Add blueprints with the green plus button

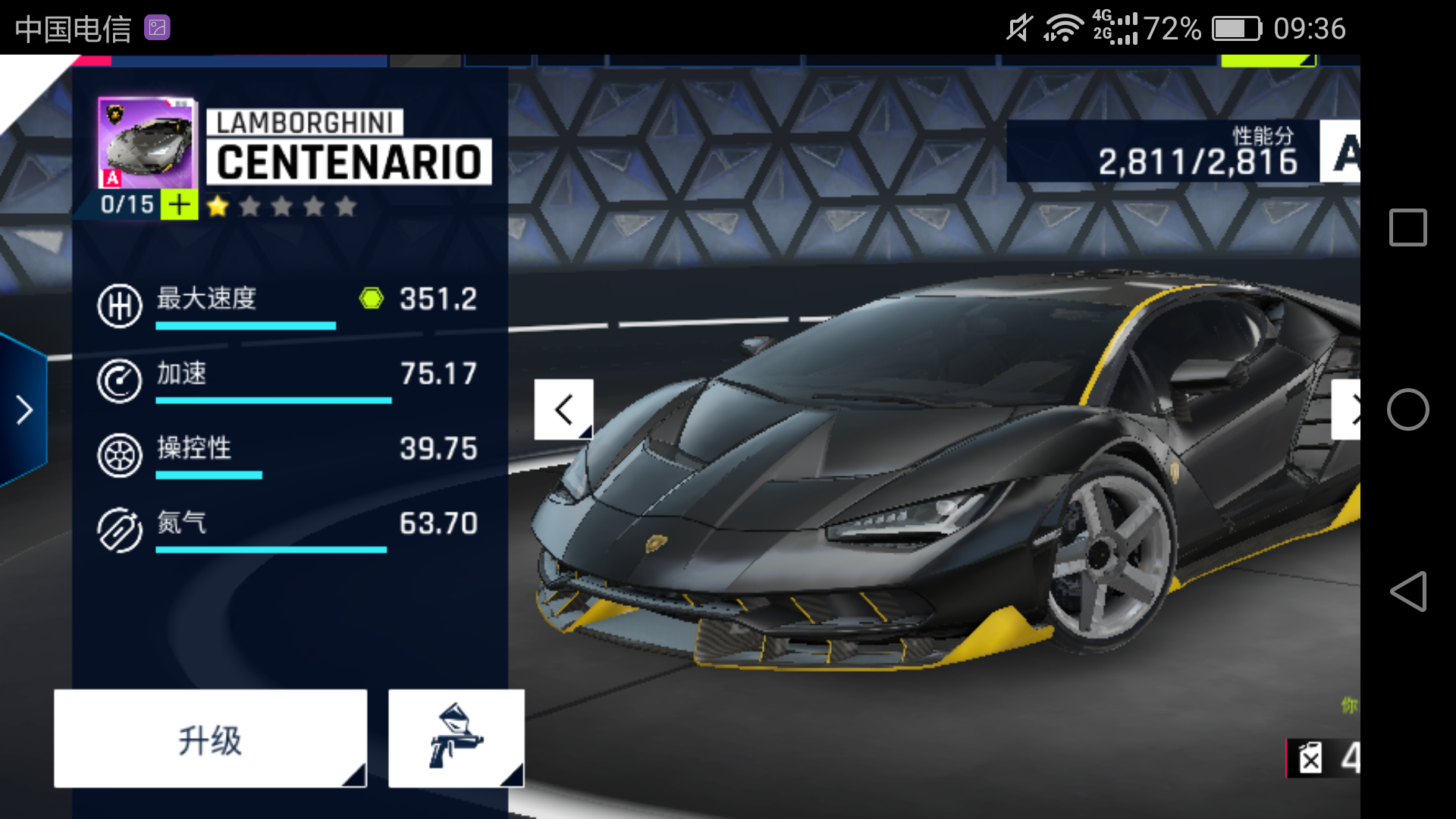180,205
